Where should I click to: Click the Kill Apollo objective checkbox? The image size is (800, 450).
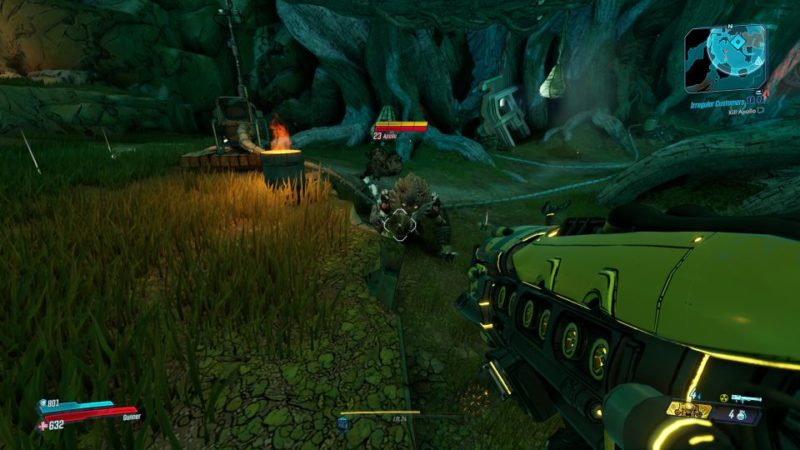tap(761, 110)
